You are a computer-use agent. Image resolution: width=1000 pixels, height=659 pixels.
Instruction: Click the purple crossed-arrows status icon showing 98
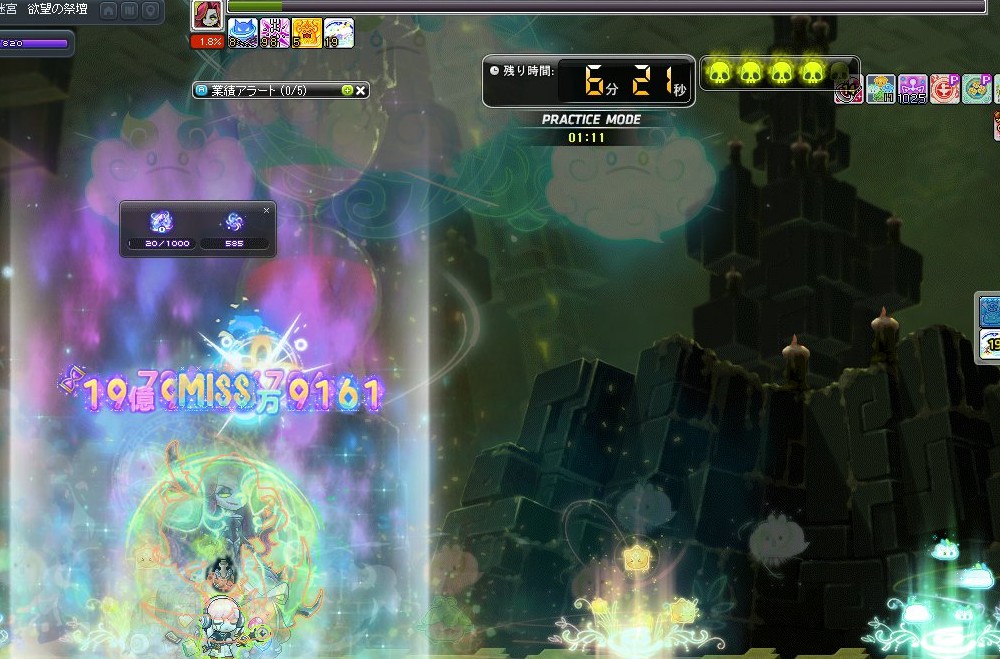[275, 33]
